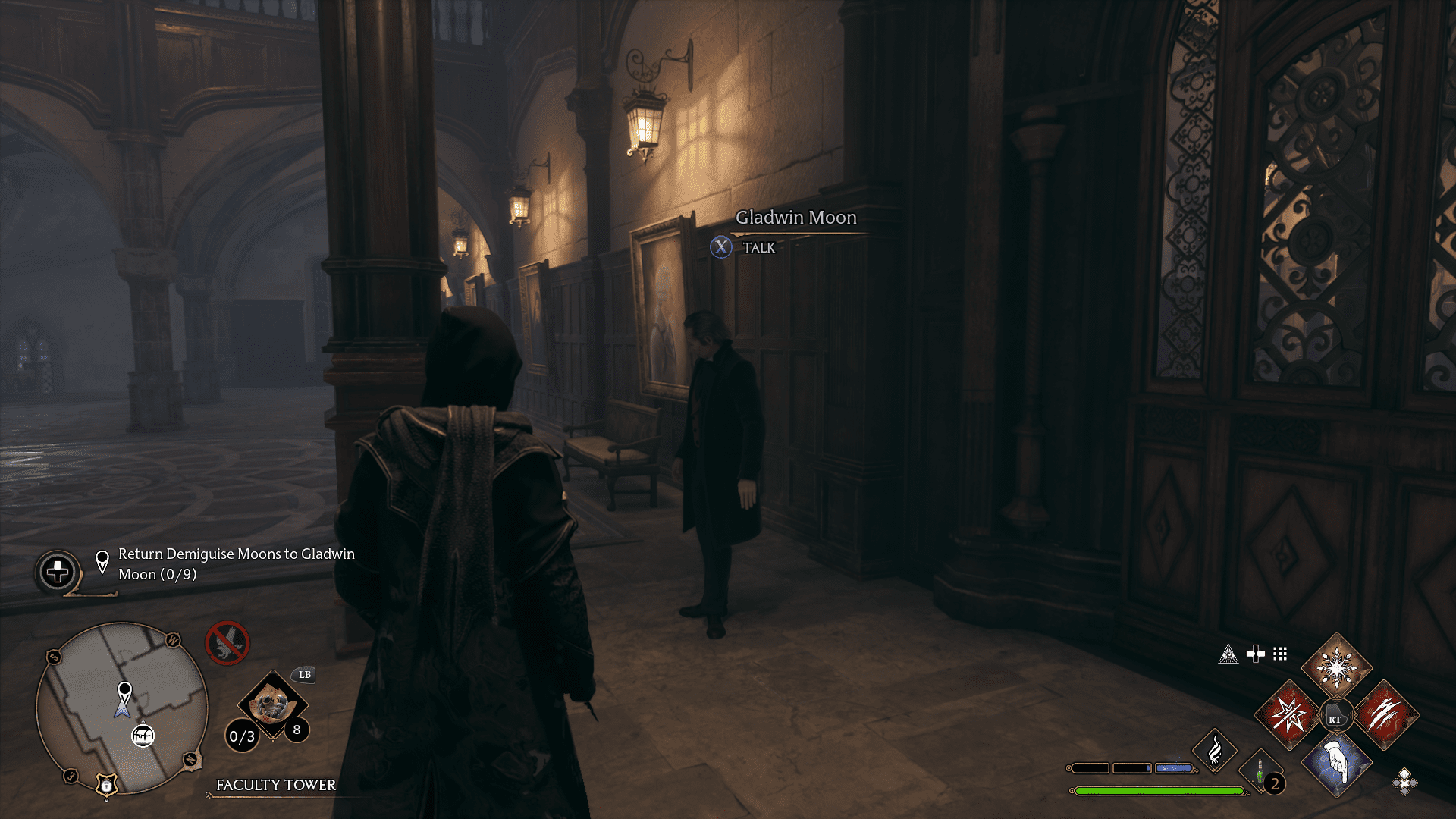Cast the red claw slash spell

(x=1385, y=714)
